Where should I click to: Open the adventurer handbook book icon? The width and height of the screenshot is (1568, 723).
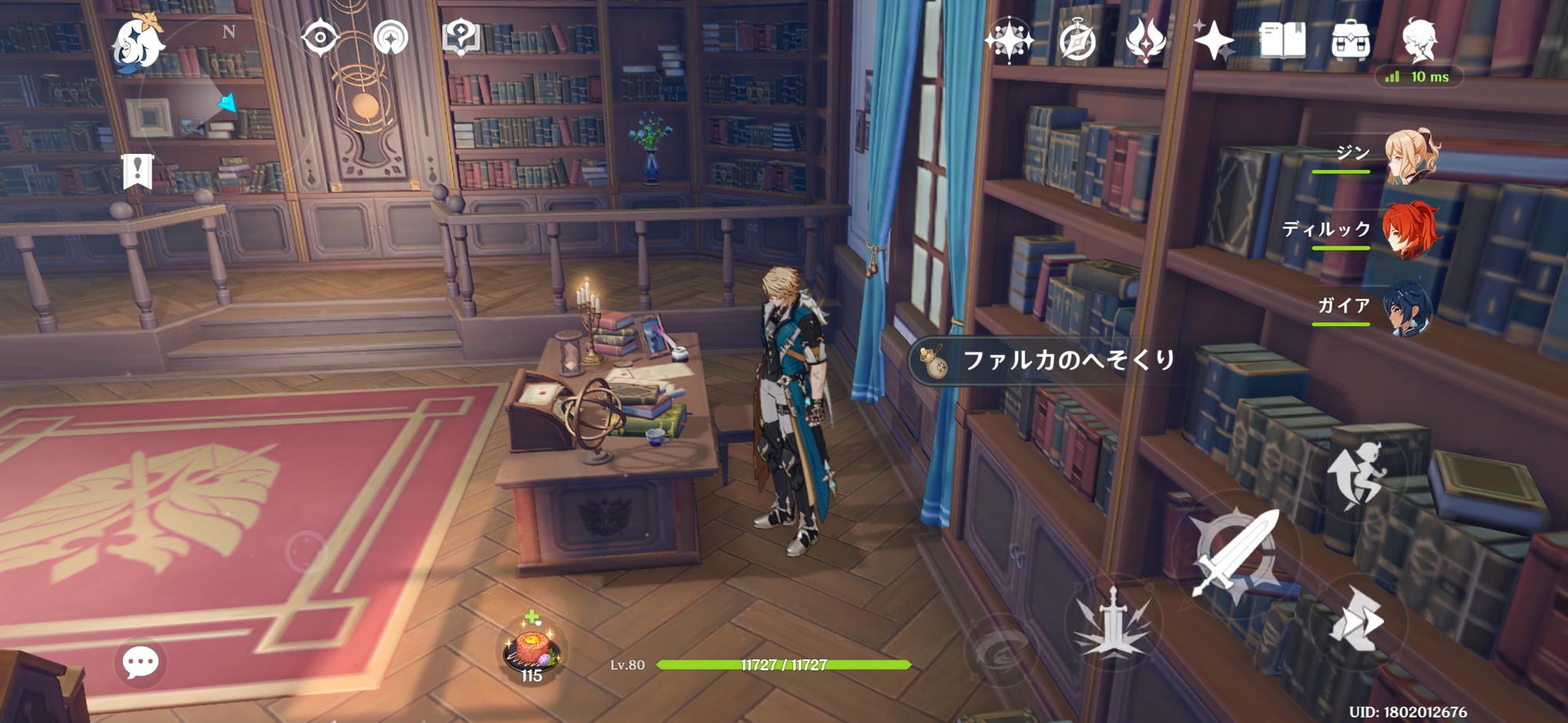click(x=1283, y=40)
